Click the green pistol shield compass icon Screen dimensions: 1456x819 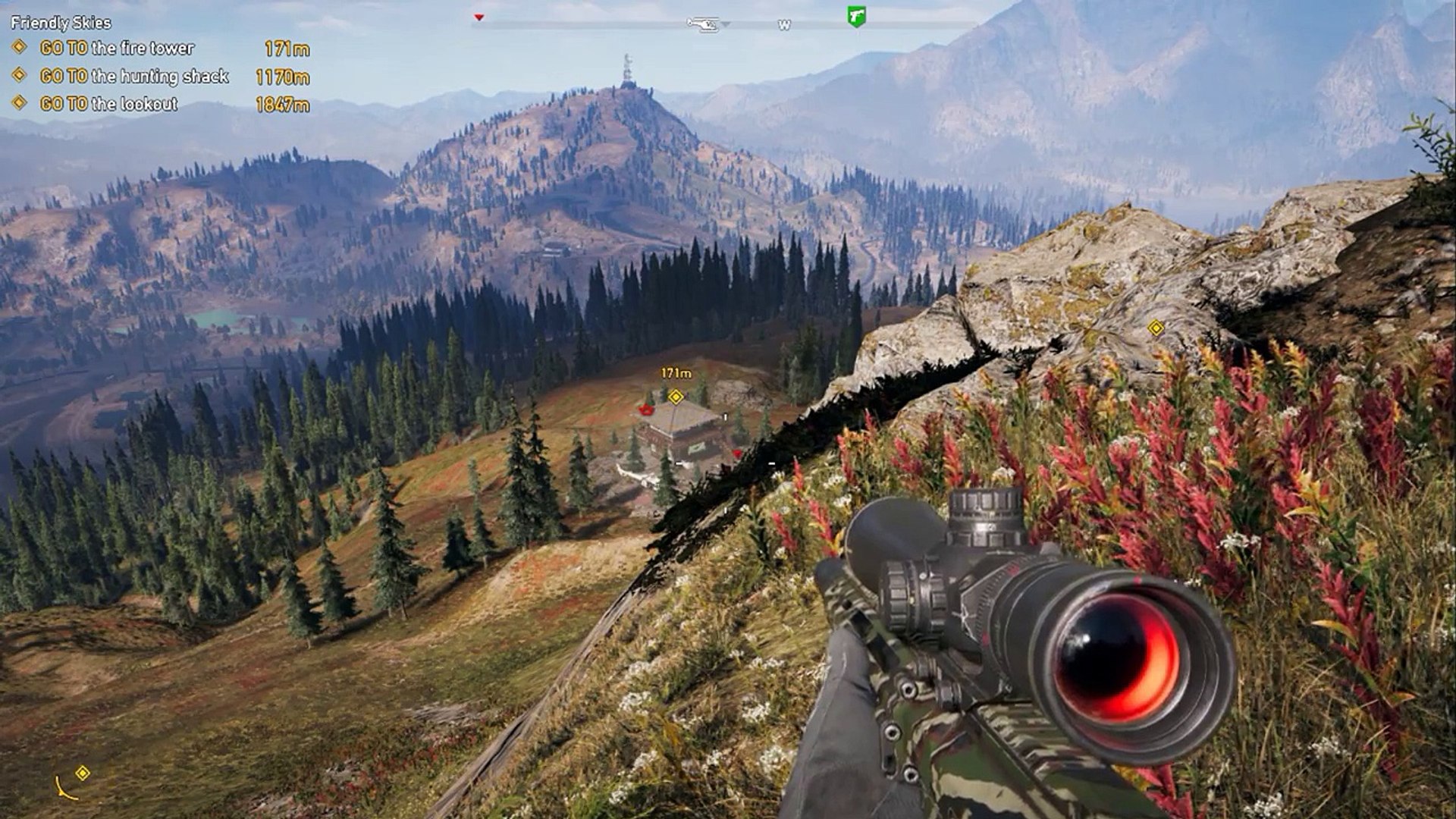click(856, 17)
